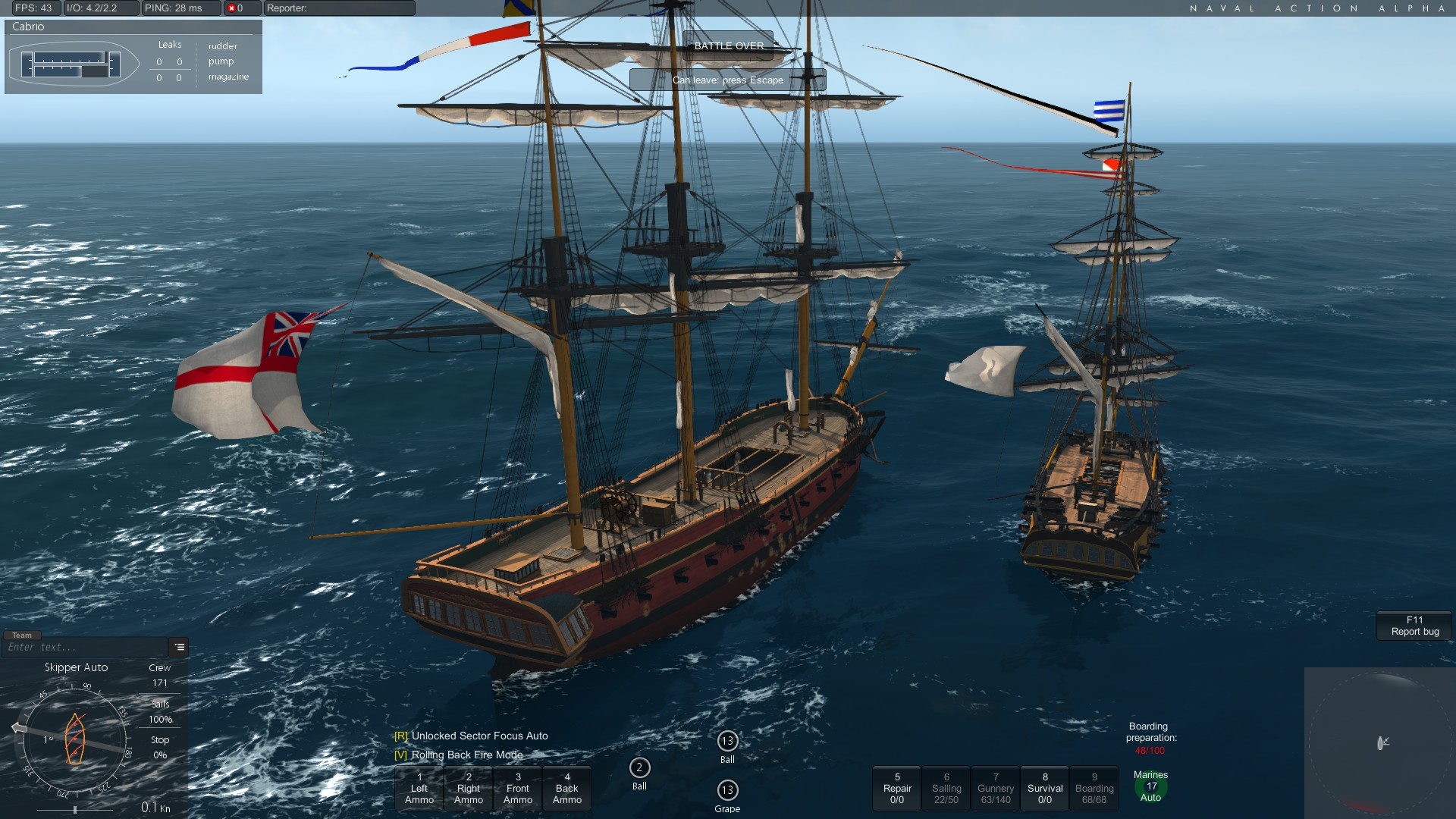Click the radar minimap
This screenshot has height=819, width=1456.
(x=1379, y=743)
